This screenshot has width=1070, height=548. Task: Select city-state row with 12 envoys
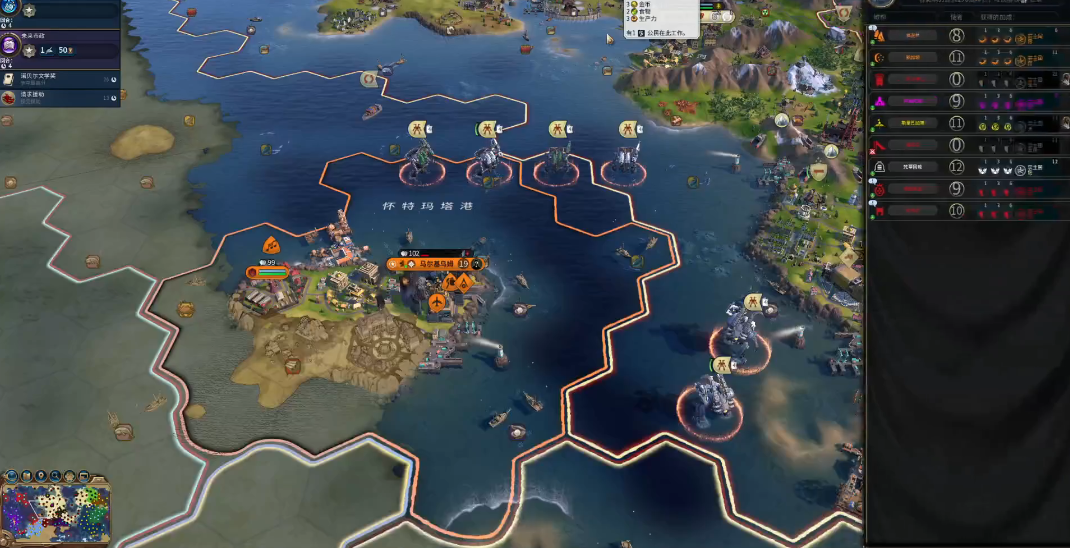click(x=910, y=167)
